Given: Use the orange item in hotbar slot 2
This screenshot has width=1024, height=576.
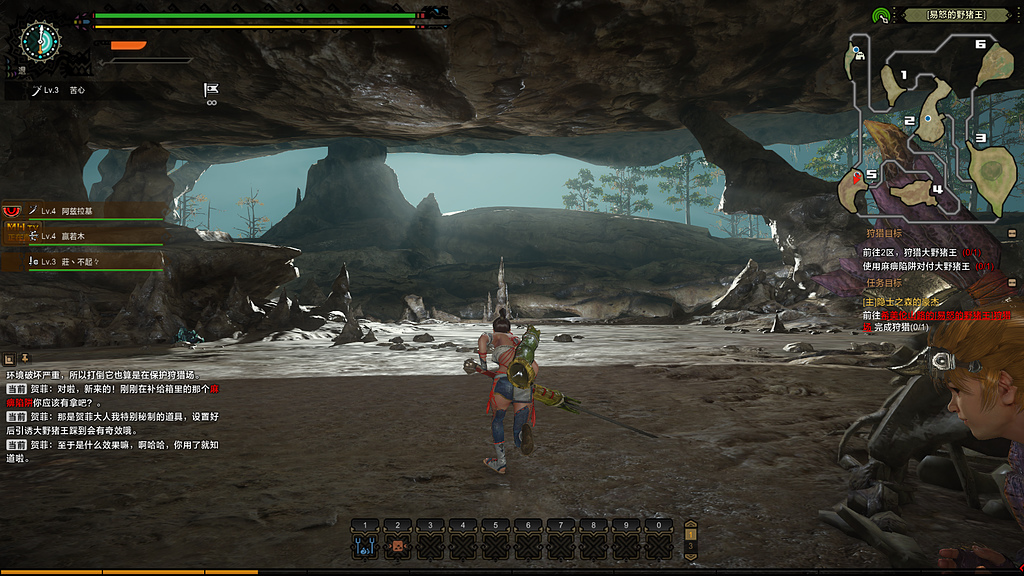Looking at the screenshot, I should [x=397, y=546].
